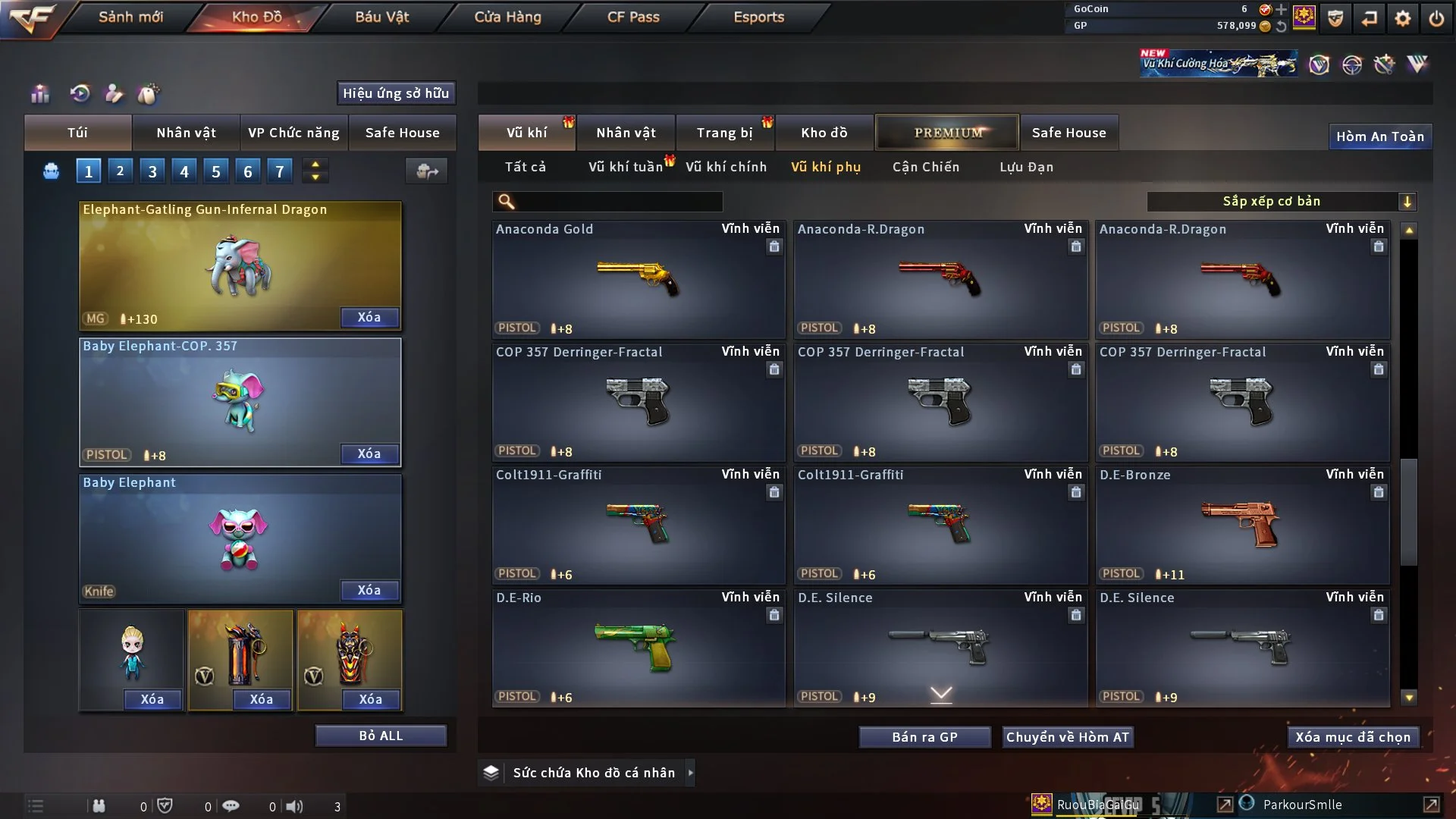This screenshot has height=819, width=1456.
Task: Click the Bỏ ALL button
Action: [381, 736]
